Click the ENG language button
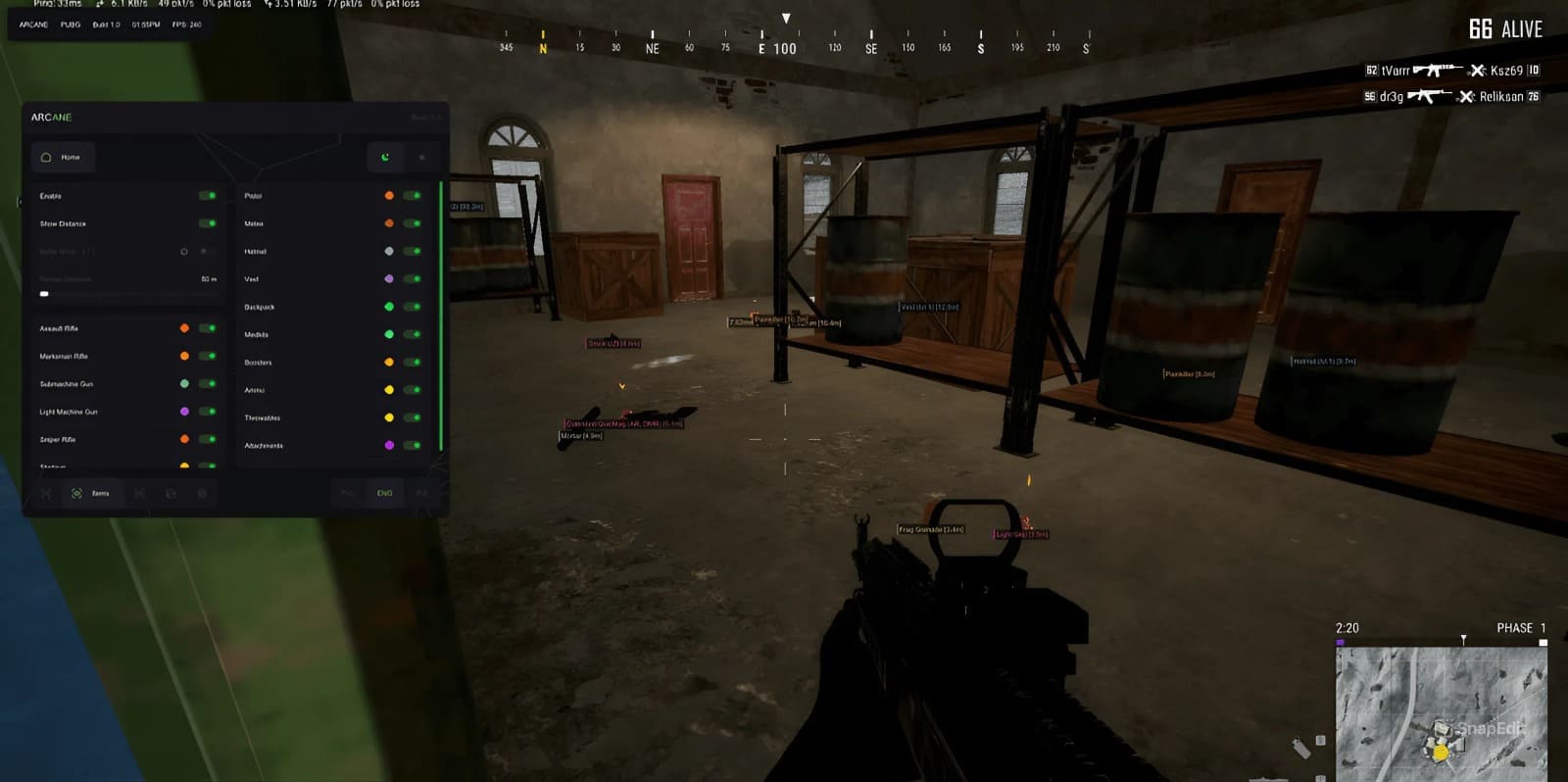1568x782 pixels. click(x=384, y=493)
